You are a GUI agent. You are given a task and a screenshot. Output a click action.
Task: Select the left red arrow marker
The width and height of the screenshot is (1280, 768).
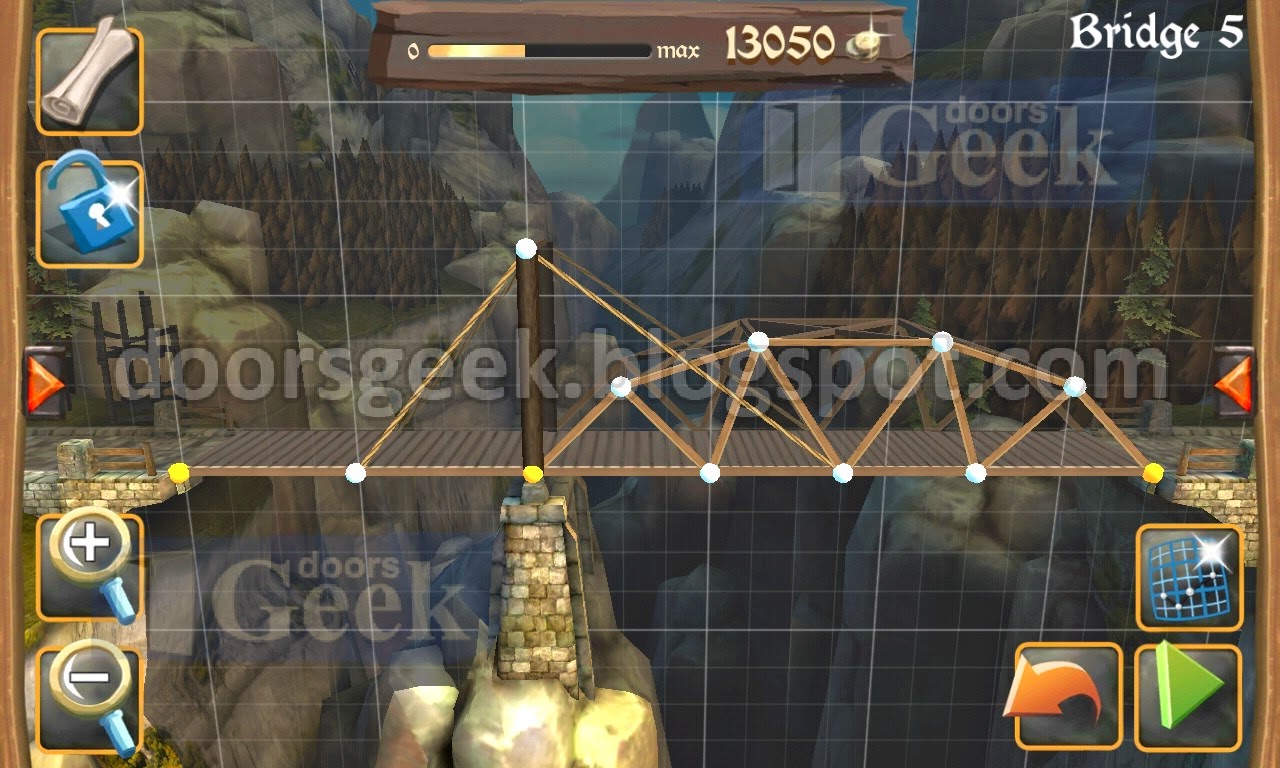click(x=42, y=385)
